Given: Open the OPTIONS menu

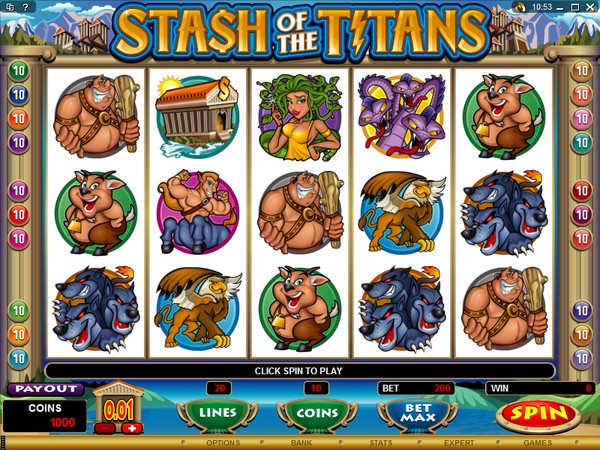Looking at the screenshot, I should tap(222, 442).
